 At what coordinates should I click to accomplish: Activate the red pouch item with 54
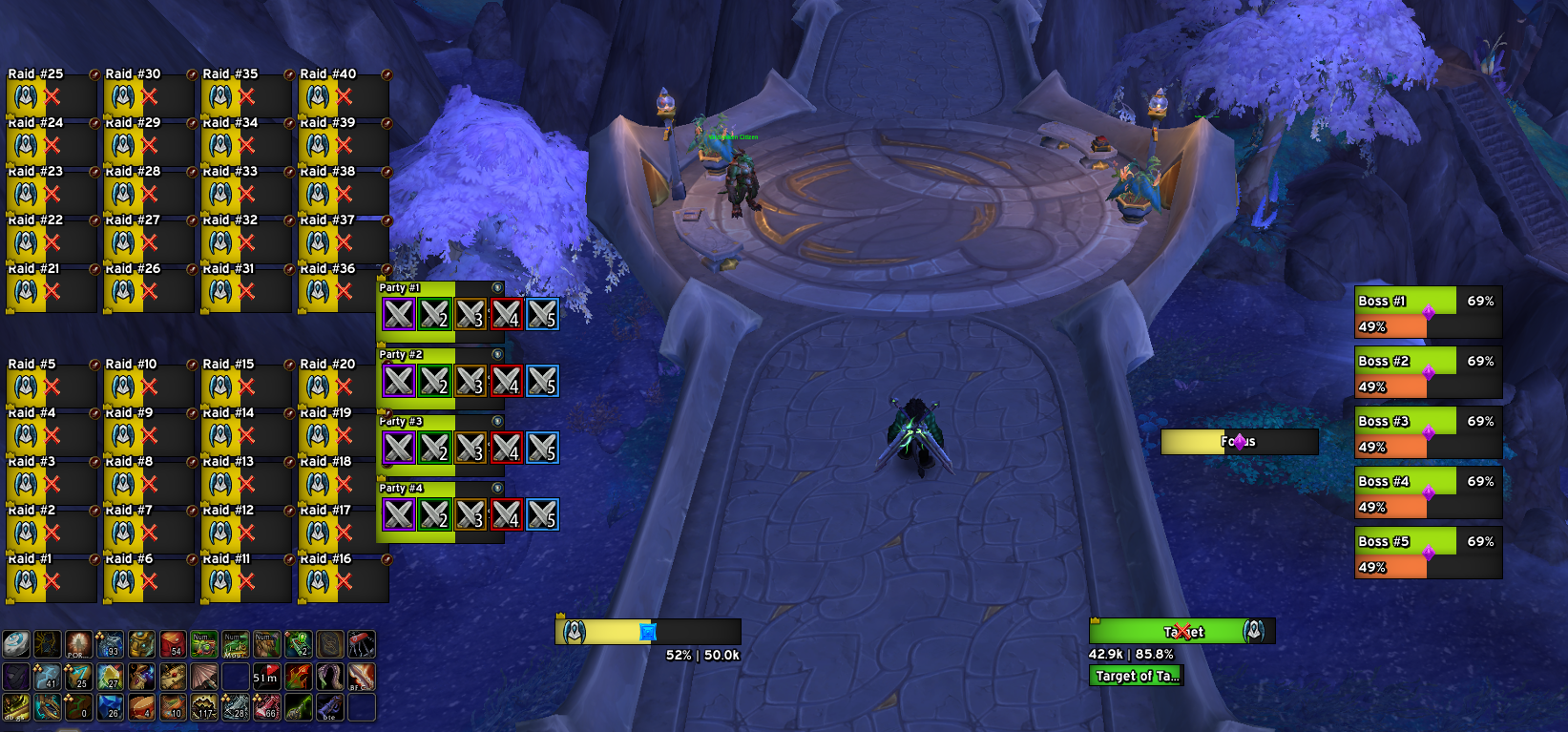pyautogui.click(x=173, y=644)
